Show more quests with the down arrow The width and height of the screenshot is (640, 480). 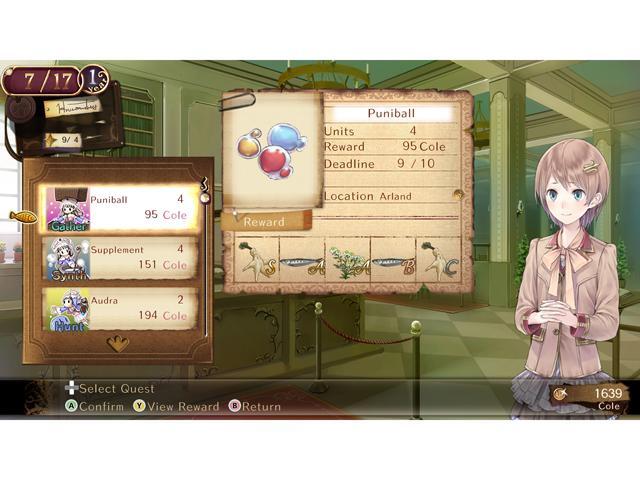(118, 343)
